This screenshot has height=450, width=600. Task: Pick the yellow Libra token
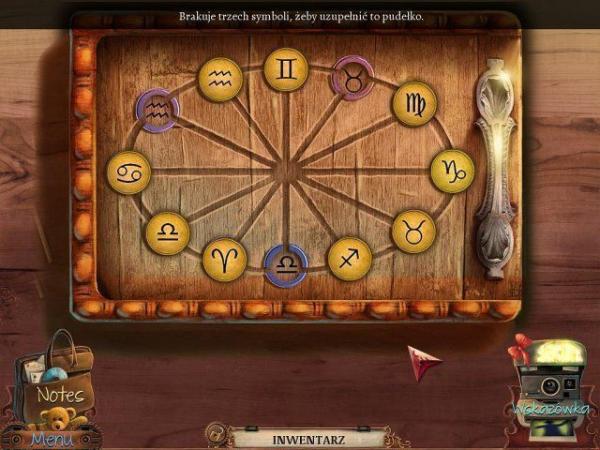tap(167, 233)
